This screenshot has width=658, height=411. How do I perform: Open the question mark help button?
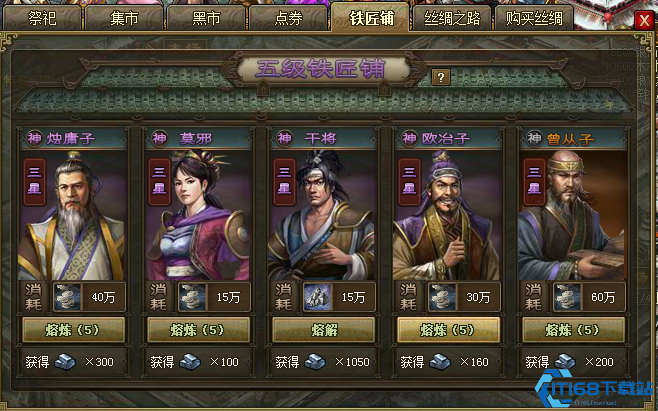click(441, 76)
